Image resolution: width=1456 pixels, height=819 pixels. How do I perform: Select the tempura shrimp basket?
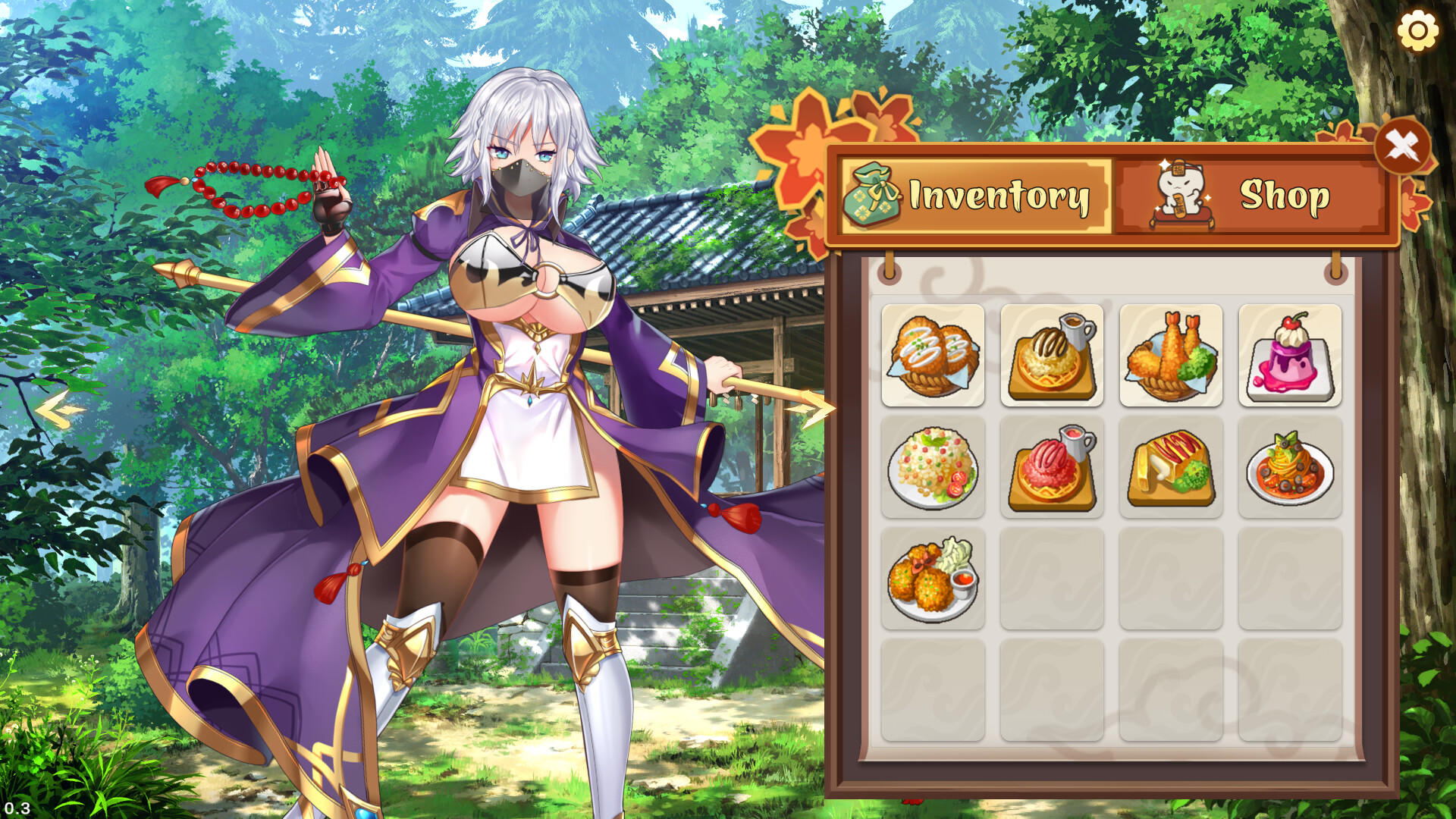[1172, 355]
